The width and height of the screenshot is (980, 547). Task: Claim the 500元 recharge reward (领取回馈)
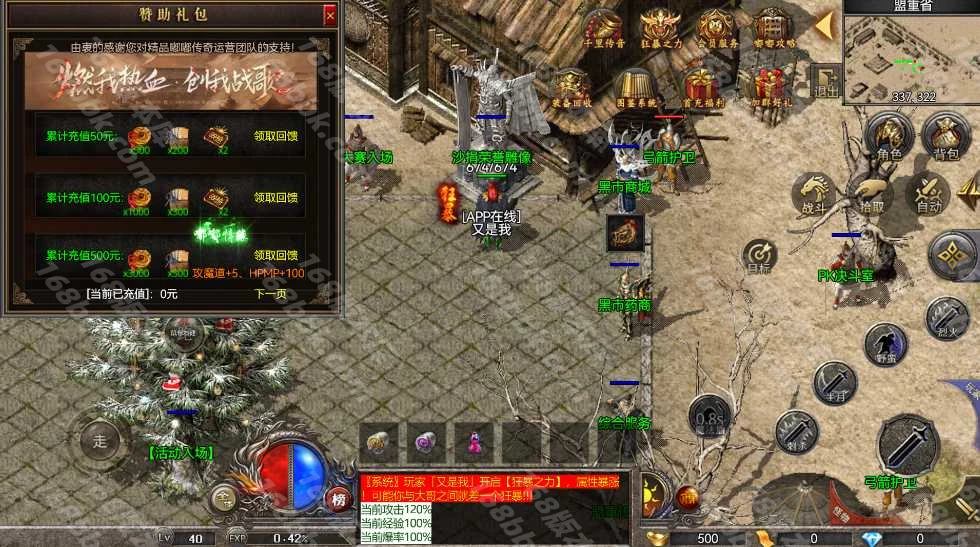(276, 255)
